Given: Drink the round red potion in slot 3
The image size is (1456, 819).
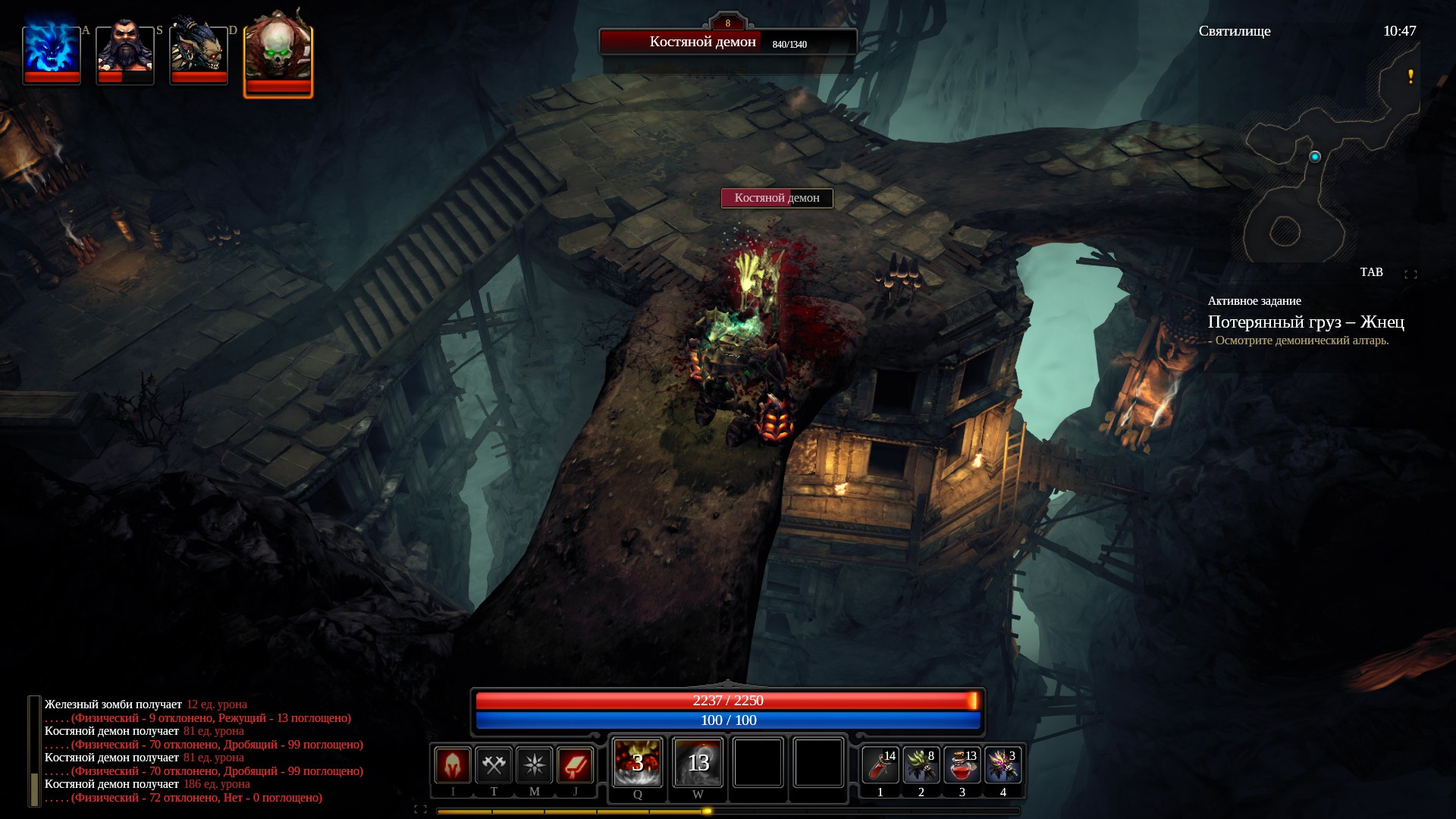Looking at the screenshot, I should [x=962, y=765].
